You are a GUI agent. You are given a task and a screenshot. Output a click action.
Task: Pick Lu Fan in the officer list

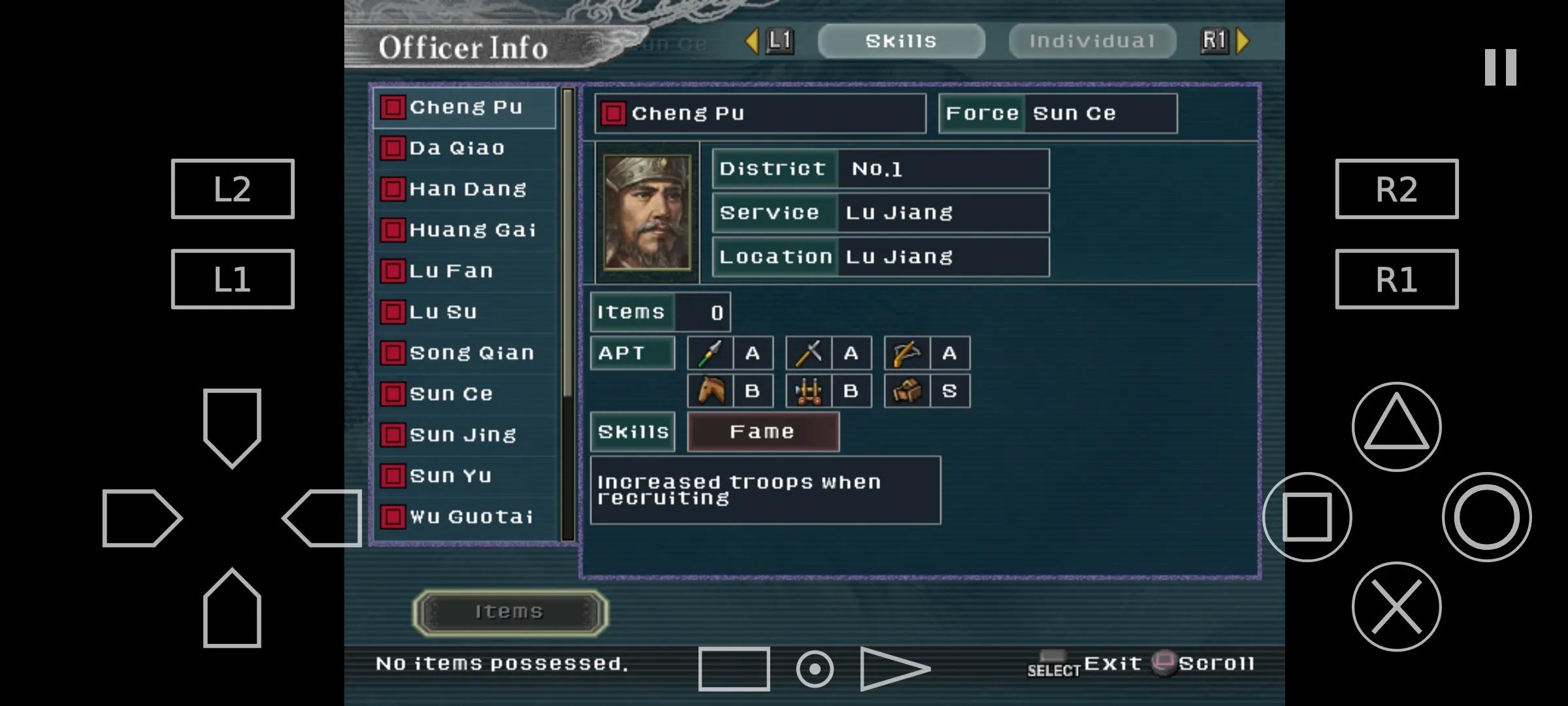(465, 271)
